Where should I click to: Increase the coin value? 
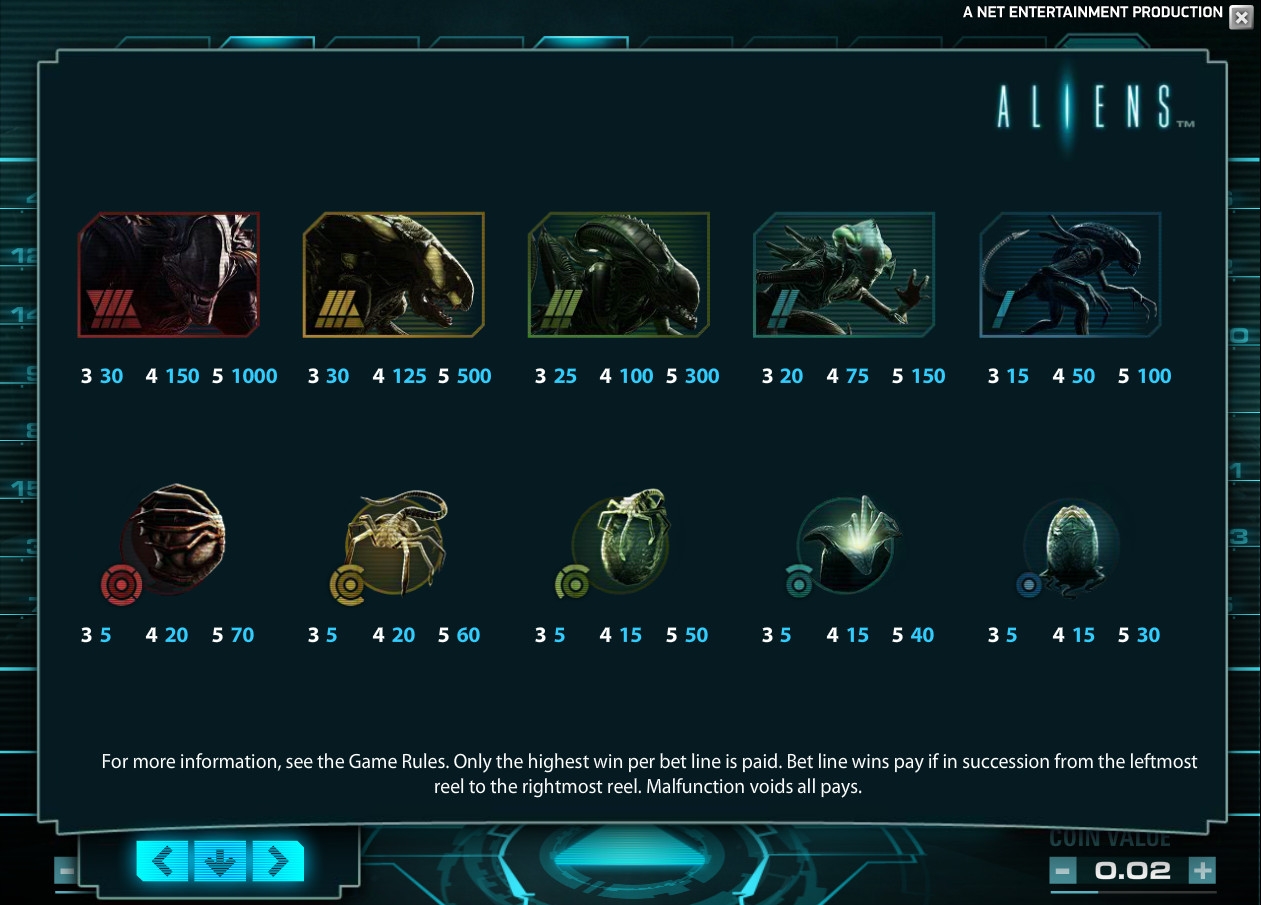tap(1202, 870)
